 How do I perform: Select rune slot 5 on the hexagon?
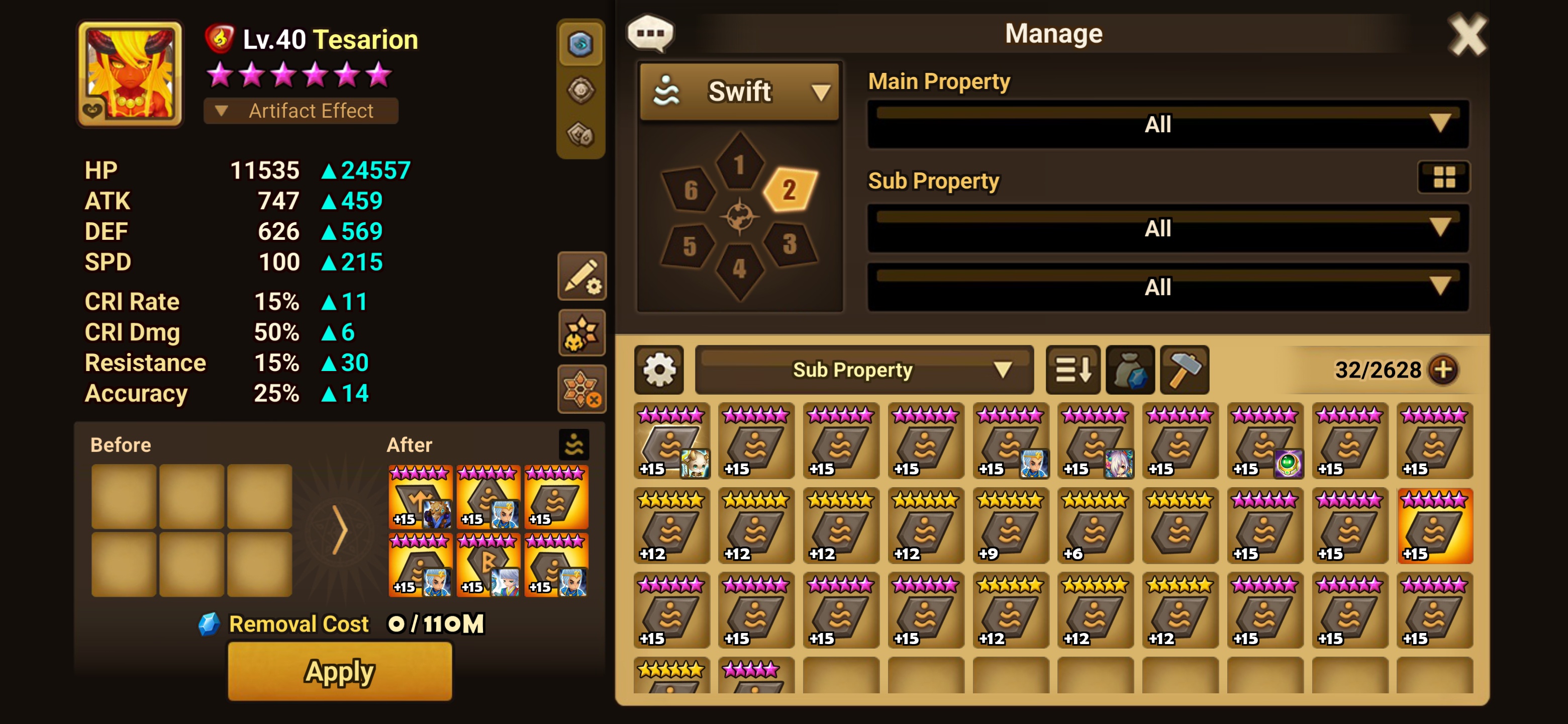(689, 246)
